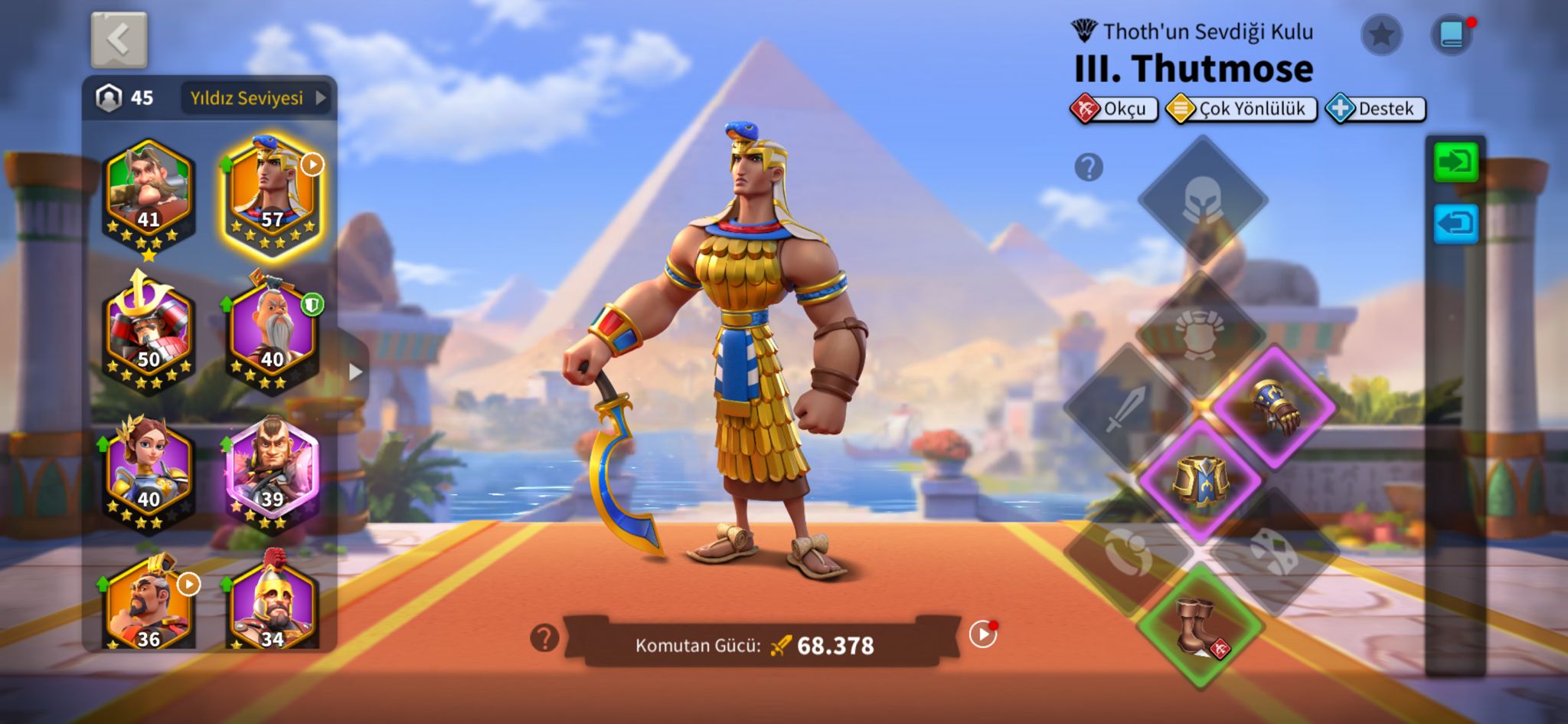This screenshot has height=724, width=1568.
Task: Open Komutan Gücü help question mark
Action: tap(544, 637)
